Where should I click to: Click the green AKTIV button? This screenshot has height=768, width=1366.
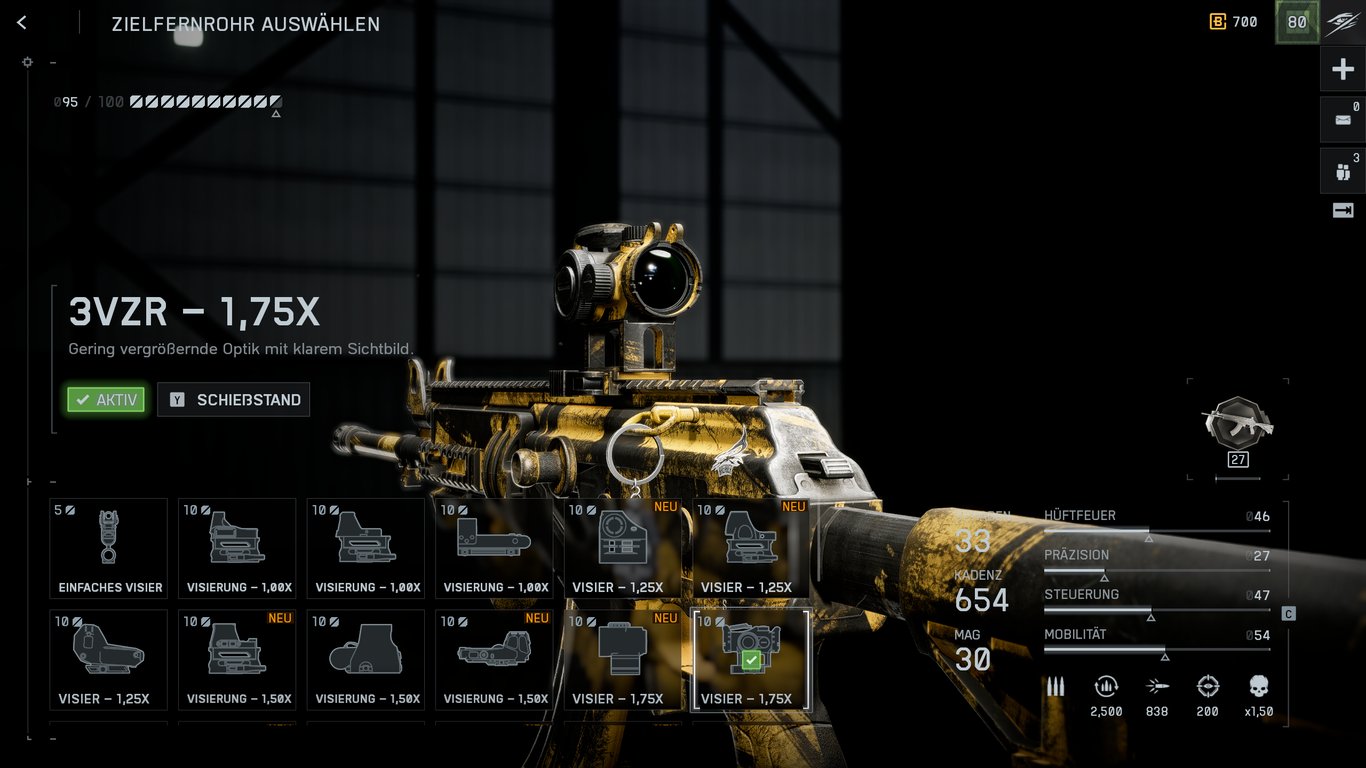tap(106, 400)
